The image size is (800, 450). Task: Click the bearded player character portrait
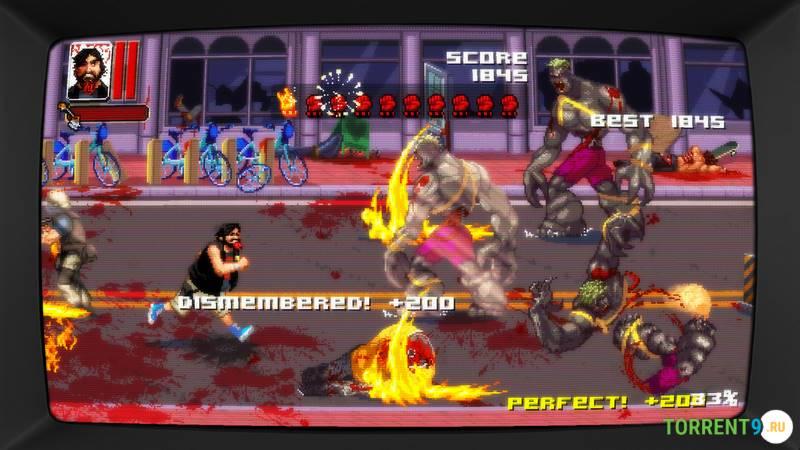point(89,70)
